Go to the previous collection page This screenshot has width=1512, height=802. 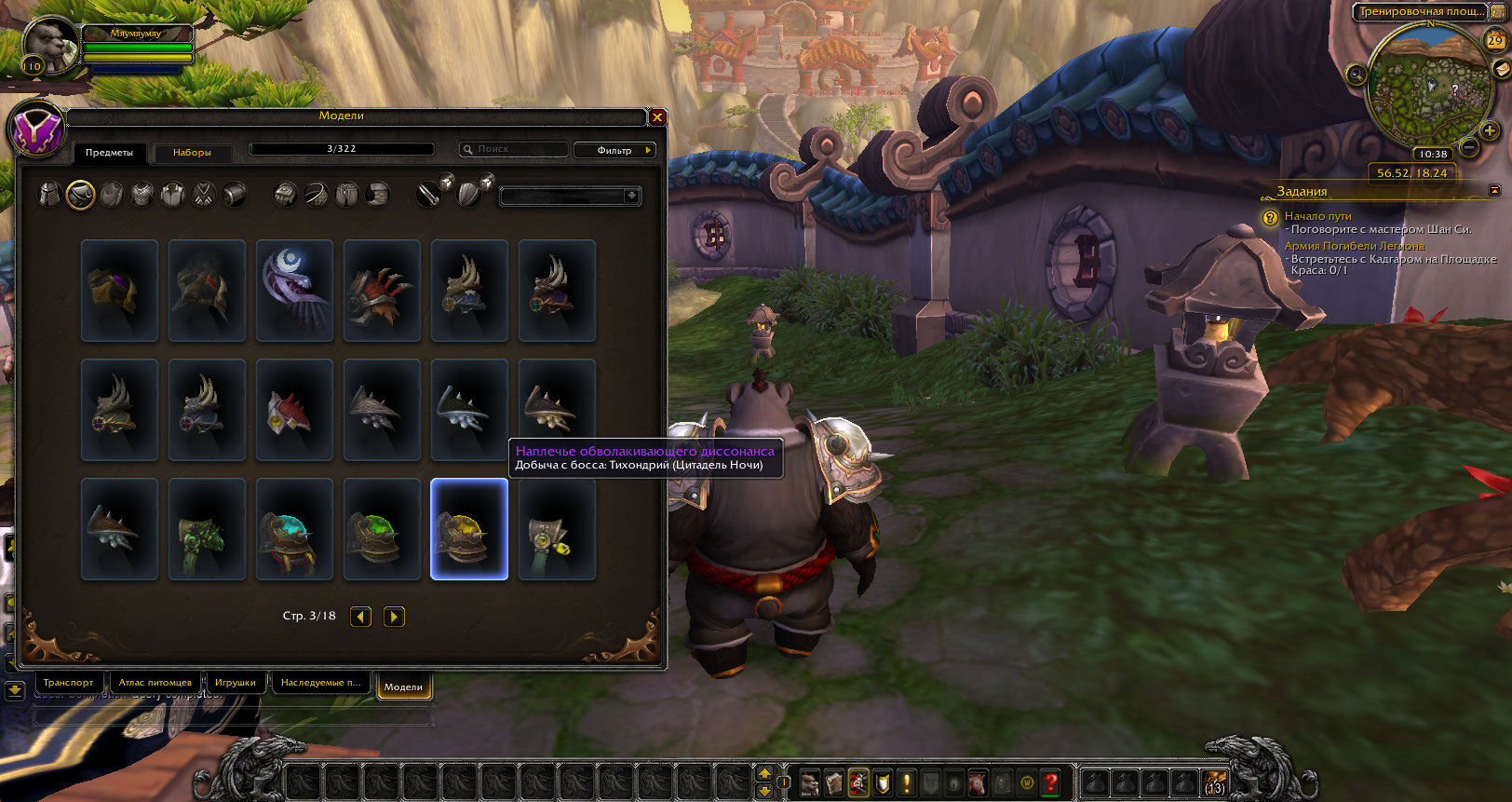click(x=361, y=617)
